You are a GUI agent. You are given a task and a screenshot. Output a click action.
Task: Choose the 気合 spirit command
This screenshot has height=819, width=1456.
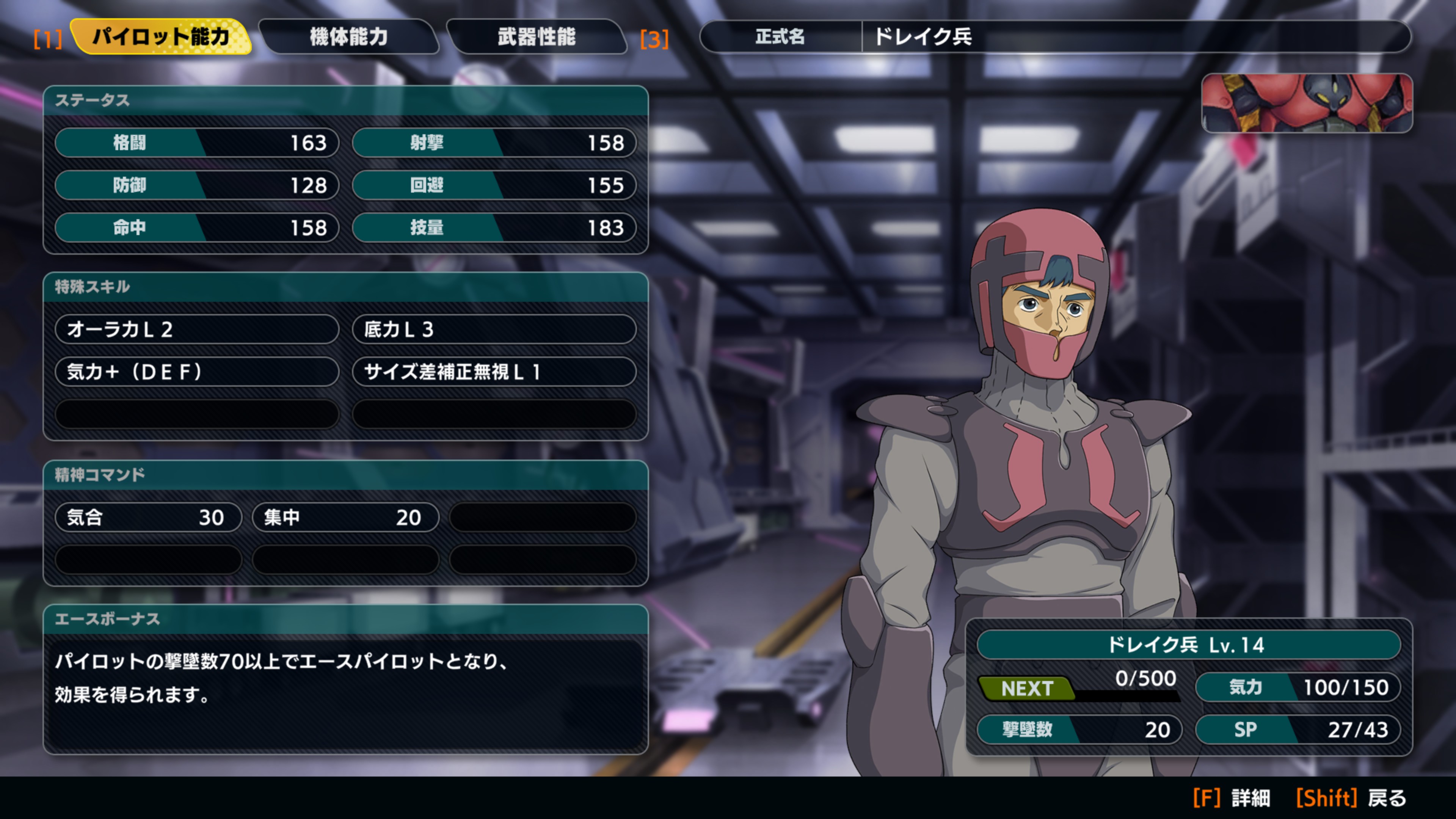pyautogui.click(x=148, y=517)
